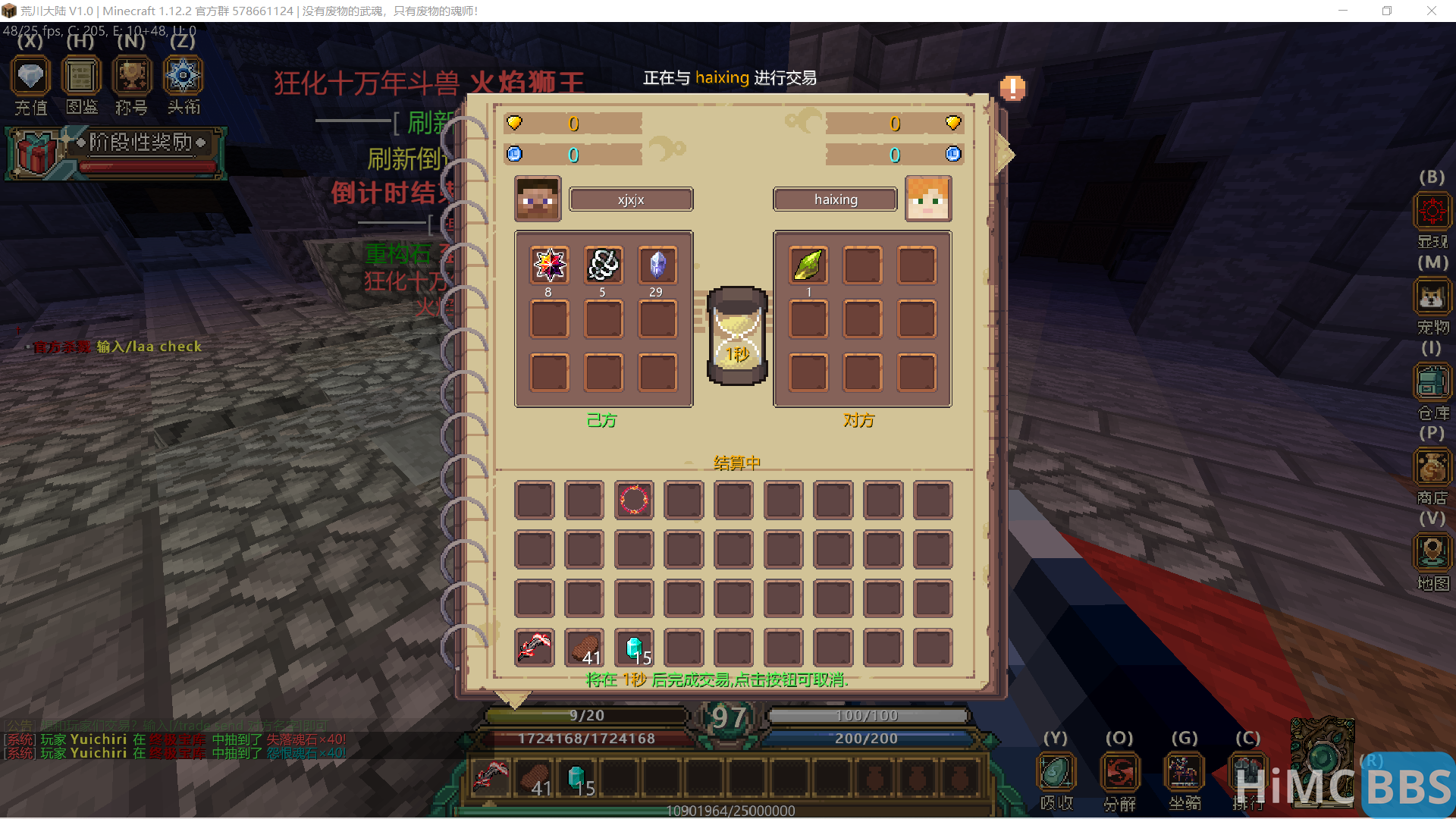Screen dimensions: 1456x819
Task: Select the 吸收 absorb function
Action: pos(1056,772)
